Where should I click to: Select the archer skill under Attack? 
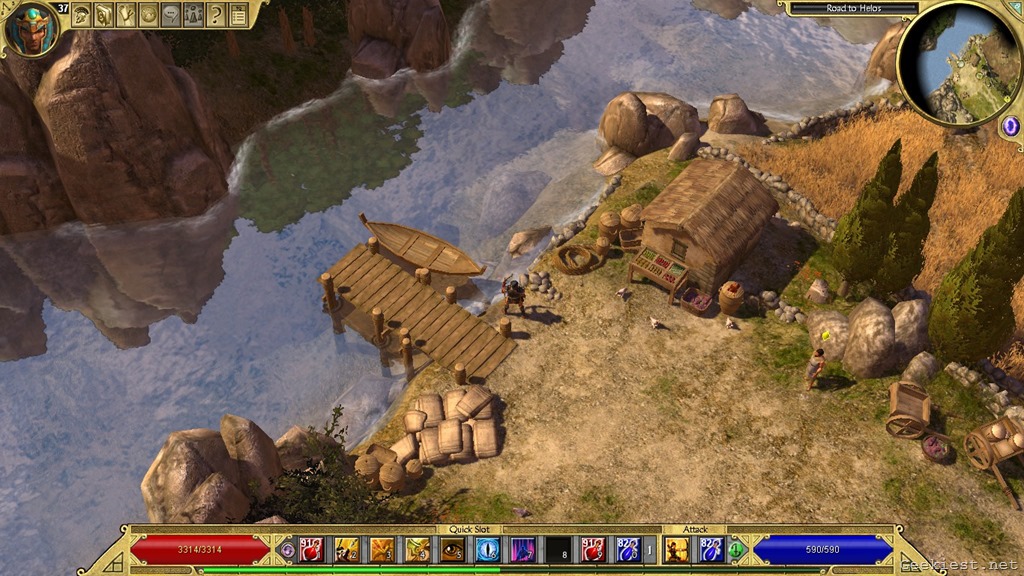tap(677, 549)
